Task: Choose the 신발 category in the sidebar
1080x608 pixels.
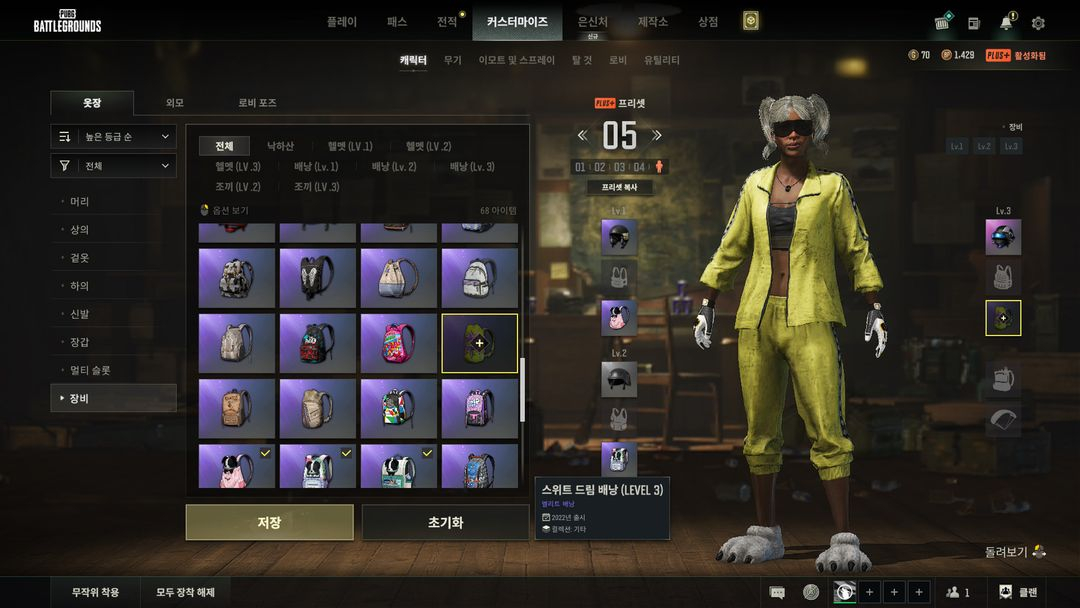Action: [80, 314]
